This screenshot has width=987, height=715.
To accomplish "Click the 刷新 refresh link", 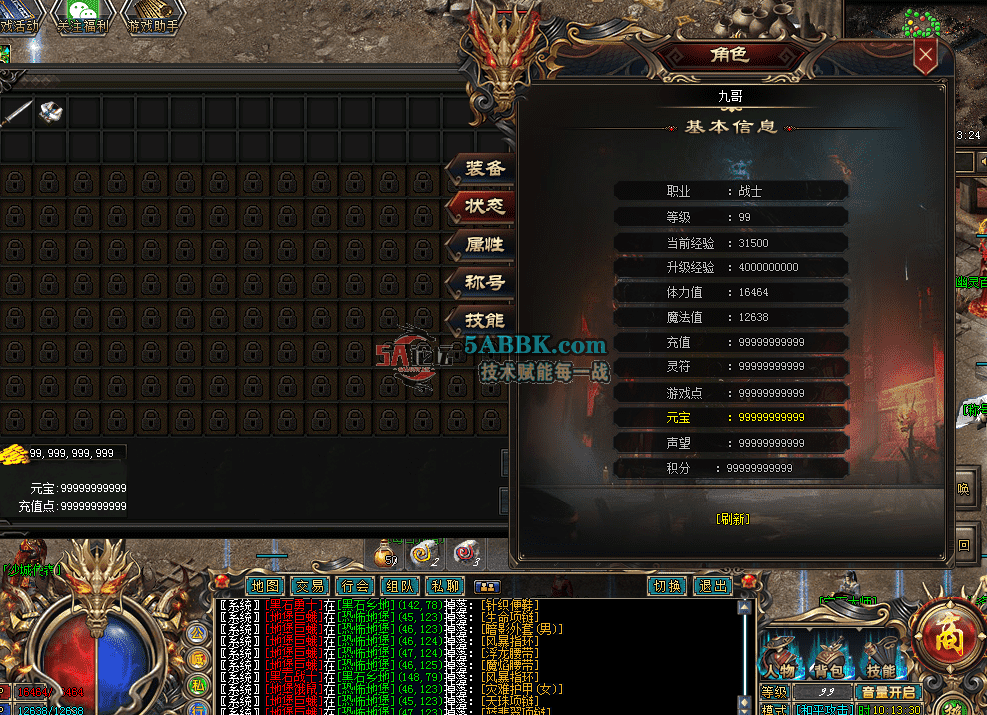I will click(733, 519).
